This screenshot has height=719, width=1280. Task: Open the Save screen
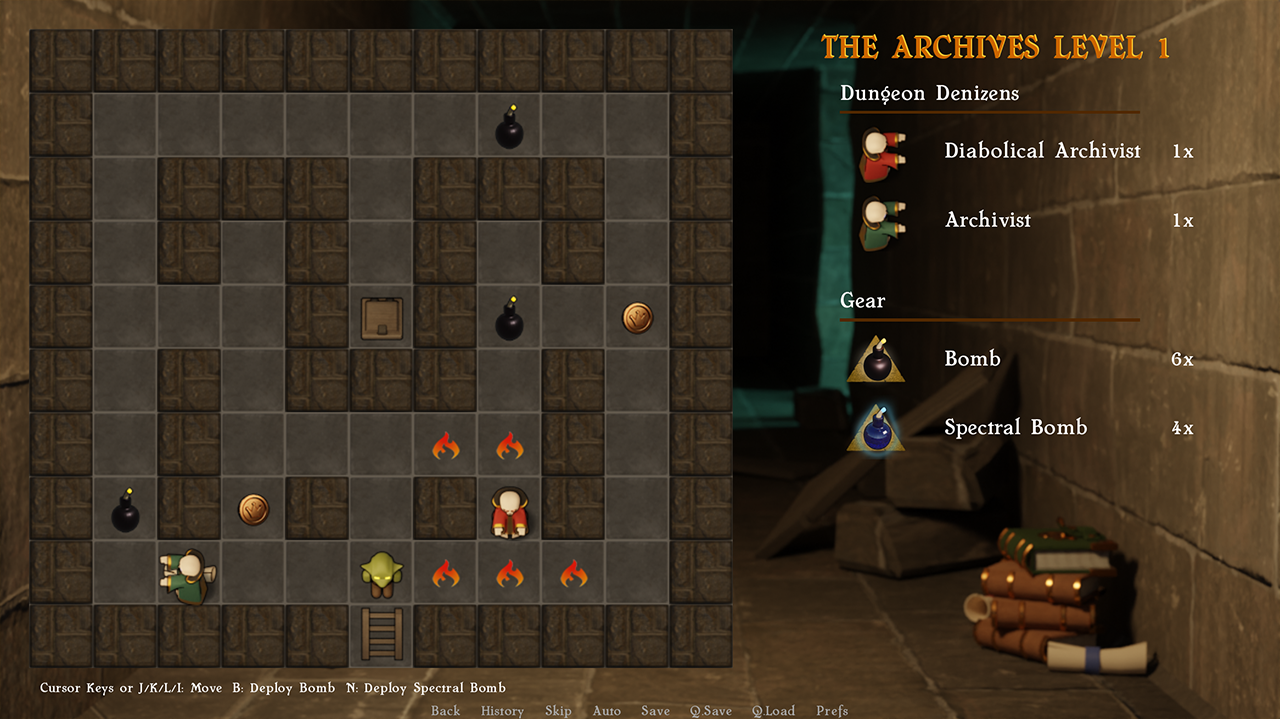coord(655,711)
